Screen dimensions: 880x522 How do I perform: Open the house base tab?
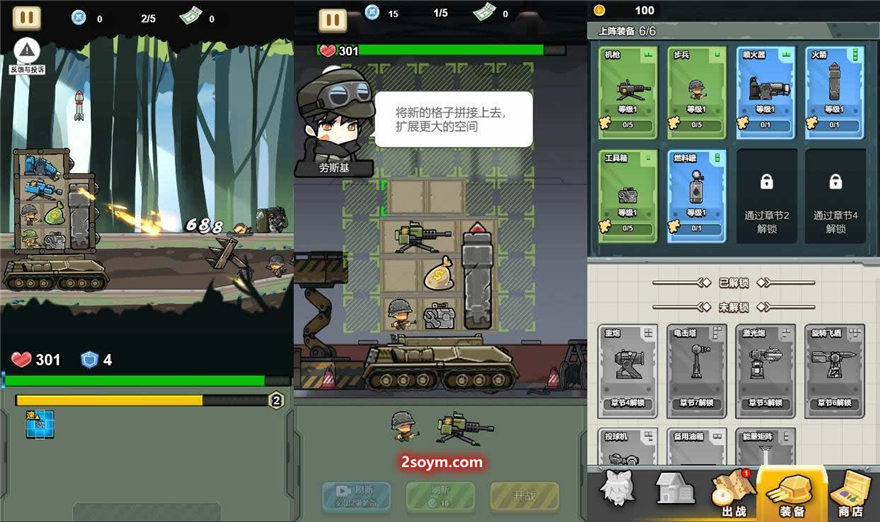(675, 491)
